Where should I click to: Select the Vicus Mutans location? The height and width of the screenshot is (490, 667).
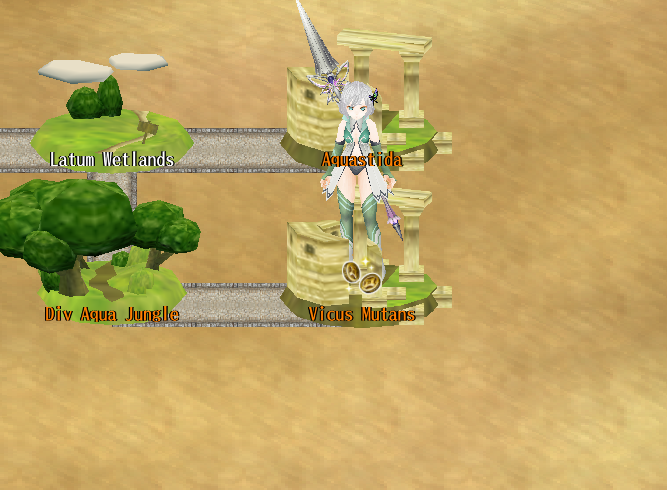point(361,313)
